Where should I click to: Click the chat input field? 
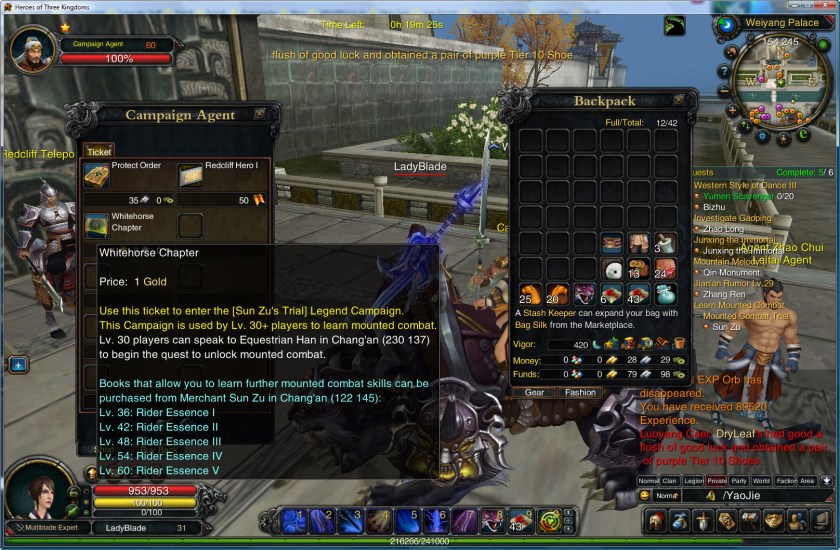pos(770,495)
